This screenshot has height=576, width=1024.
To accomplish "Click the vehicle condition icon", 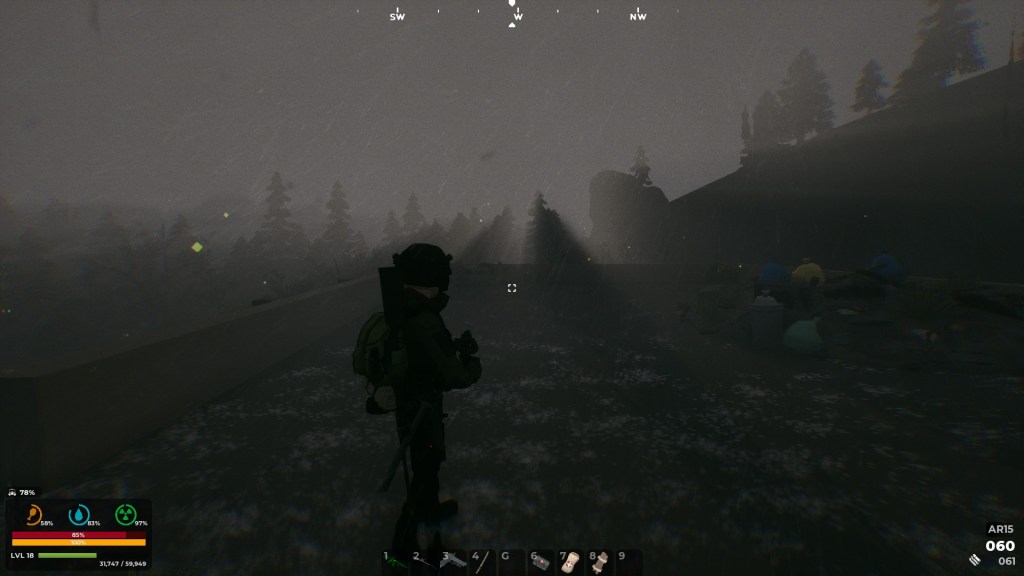I will [x=12, y=492].
